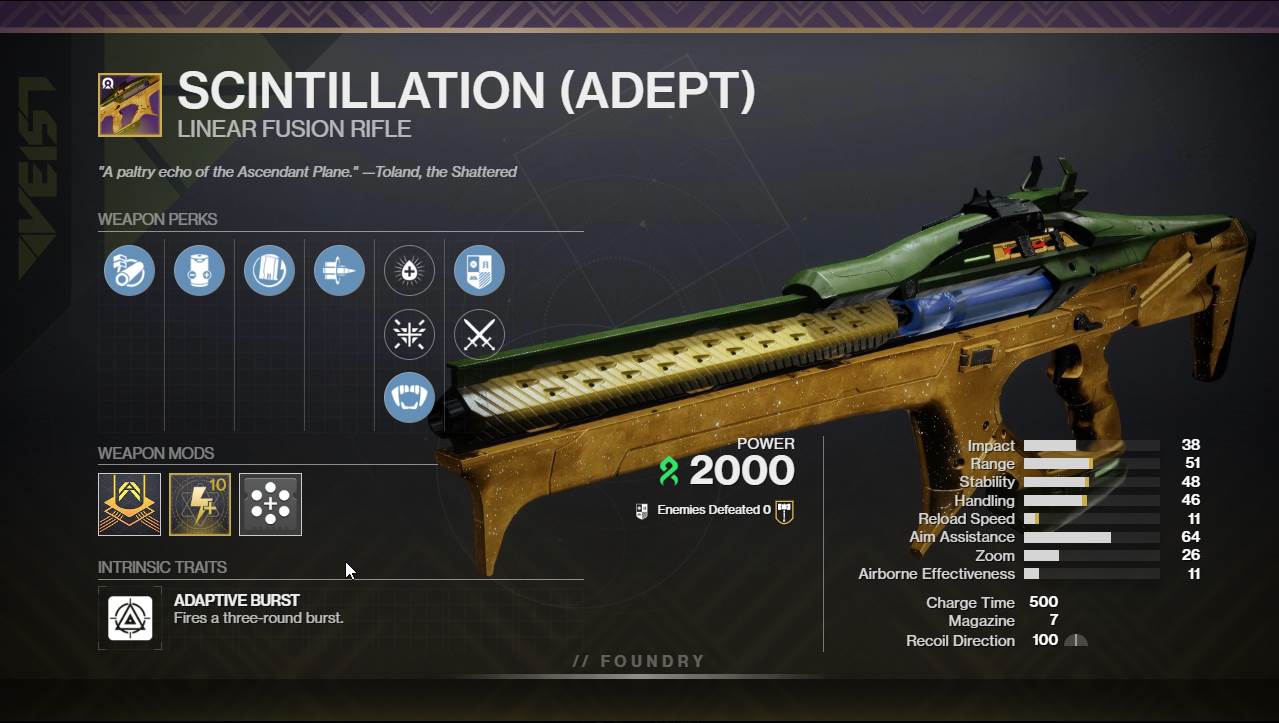
Task: Choose the crossed swords origin trait
Action: pos(479,335)
